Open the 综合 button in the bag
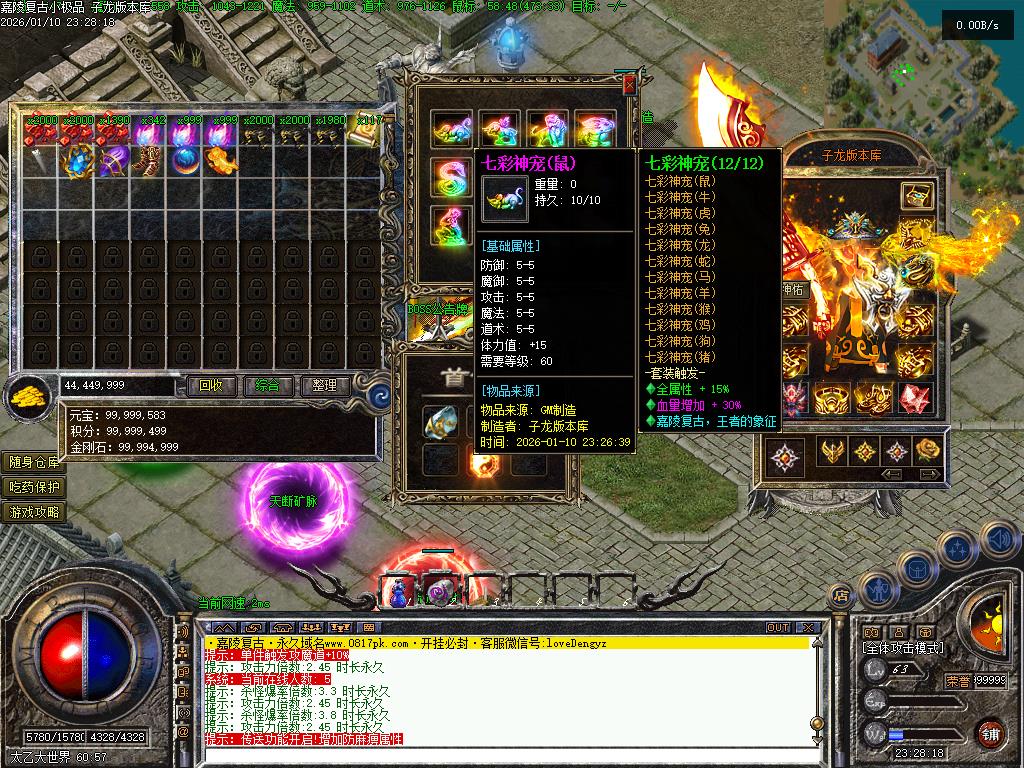Screen dimensions: 1024x768 click(267, 385)
